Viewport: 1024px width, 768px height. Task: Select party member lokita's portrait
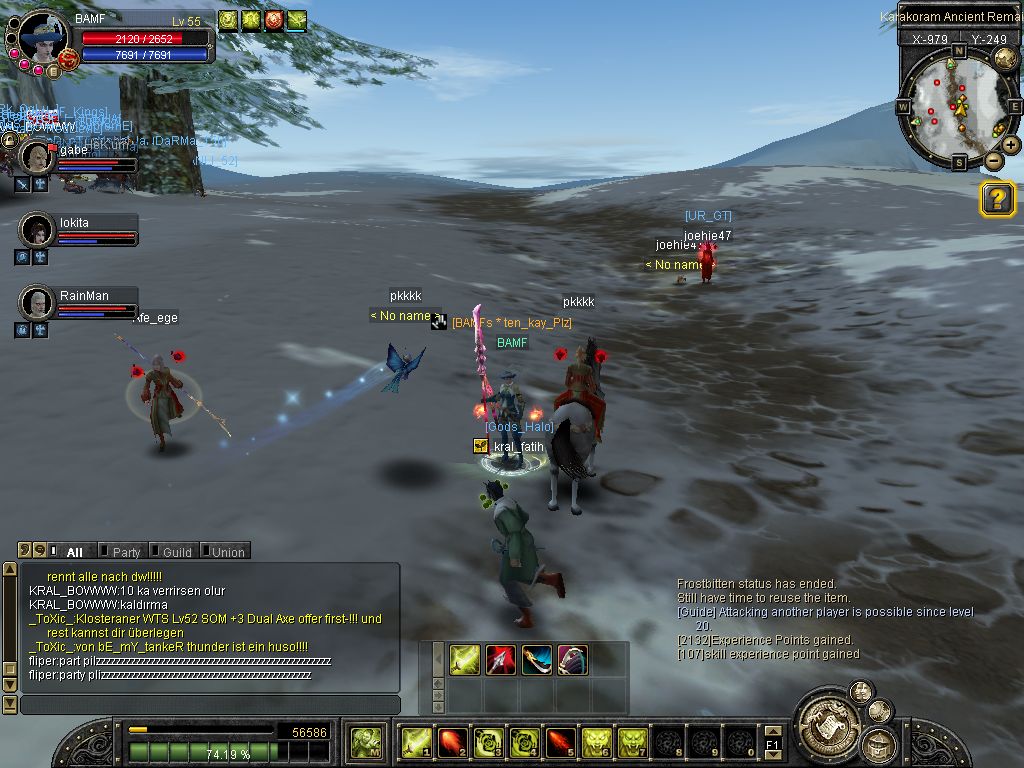coord(38,230)
